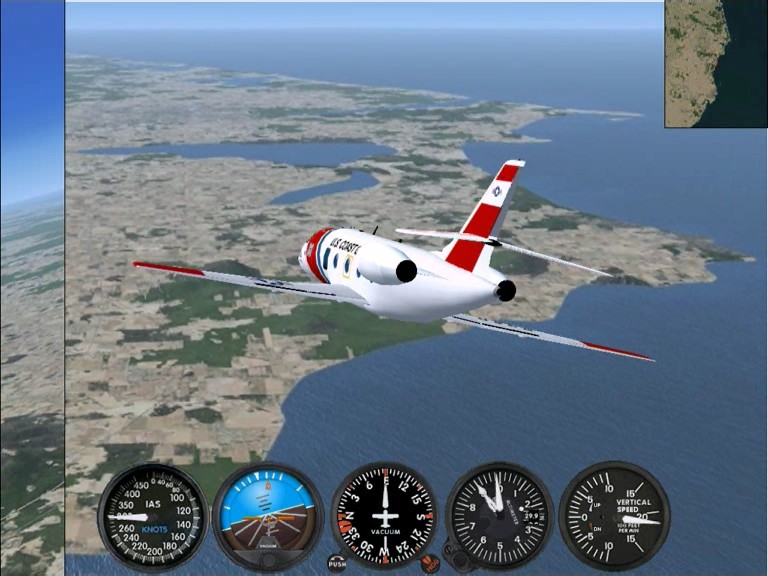This screenshot has height=576, width=768.
Task: Open the overhead map inset
Action: (715, 64)
